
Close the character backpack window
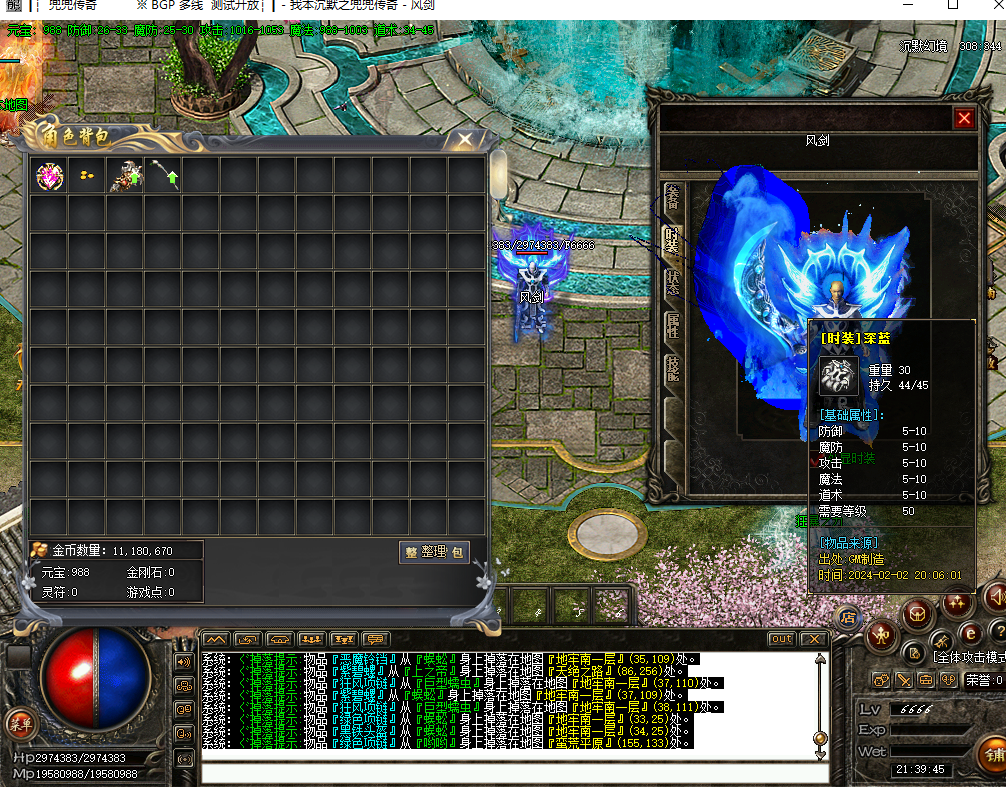(x=464, y=140)
